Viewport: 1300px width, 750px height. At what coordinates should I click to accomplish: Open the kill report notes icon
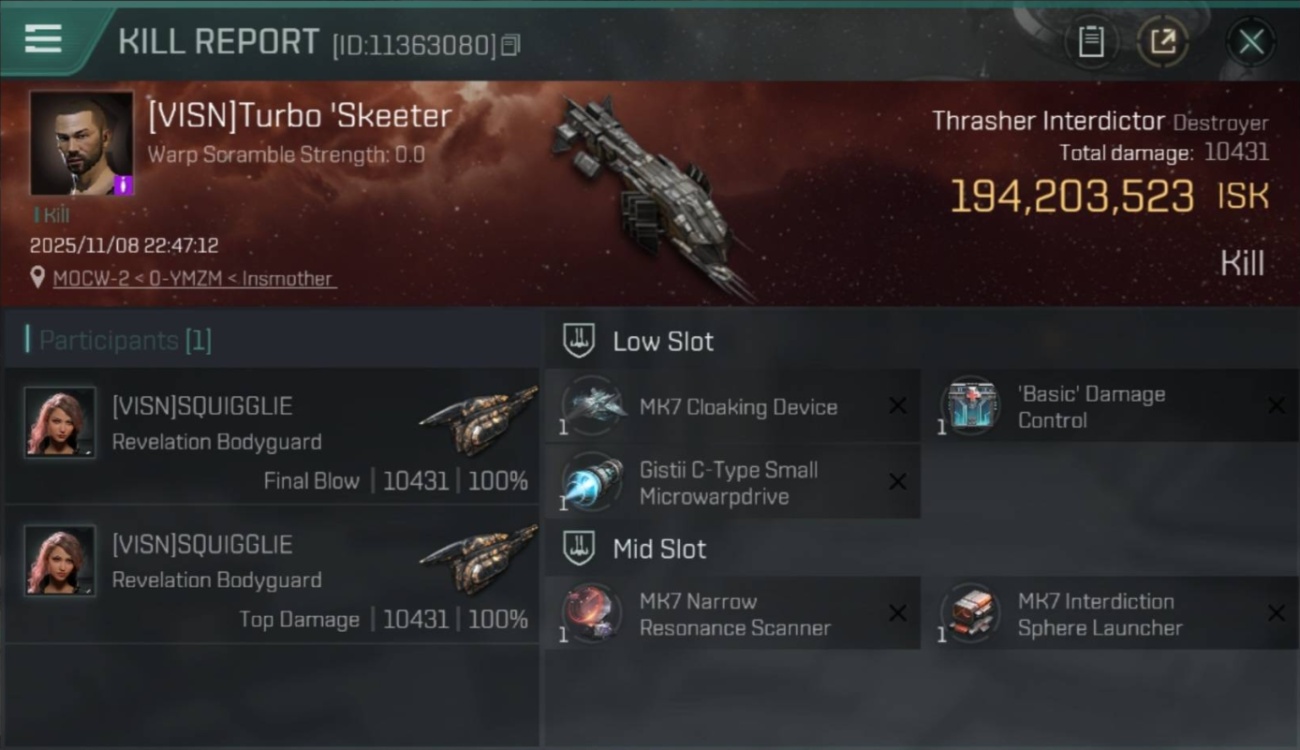click(x=1092, y=41)
